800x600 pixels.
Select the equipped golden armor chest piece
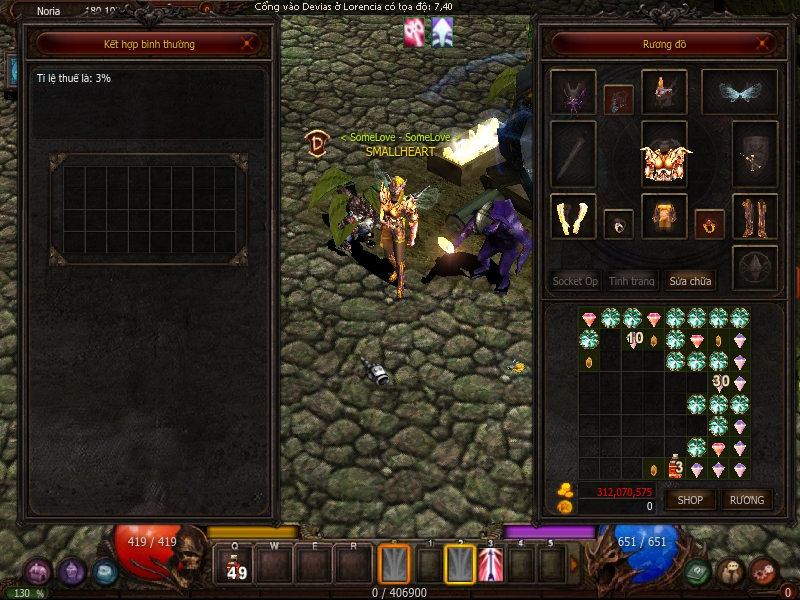[664, 160]
